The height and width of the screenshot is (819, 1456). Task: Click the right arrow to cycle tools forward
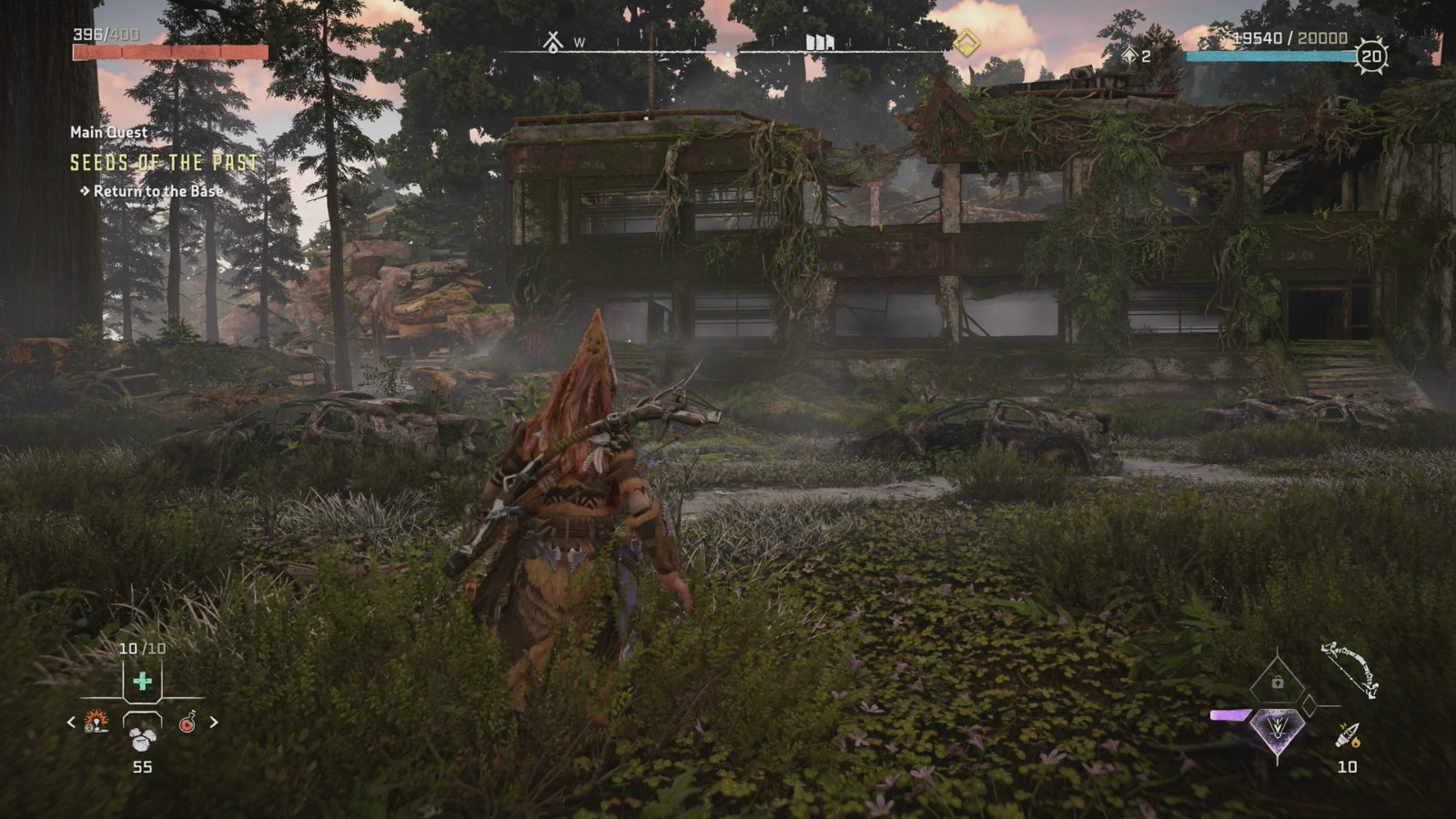[x=214, y=723]
